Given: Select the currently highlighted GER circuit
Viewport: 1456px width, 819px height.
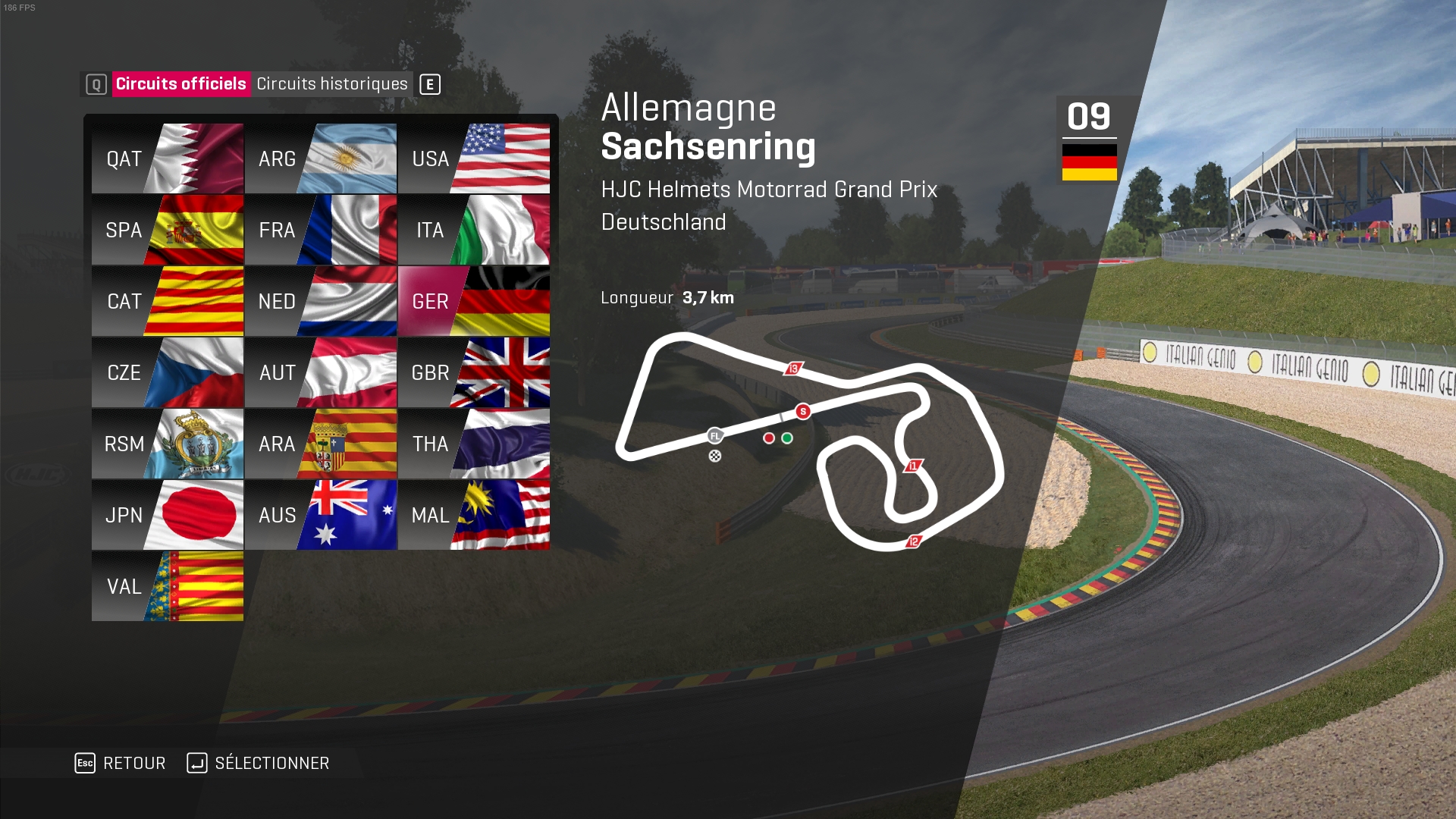Looking at the screenshot, I should point(473,301).
